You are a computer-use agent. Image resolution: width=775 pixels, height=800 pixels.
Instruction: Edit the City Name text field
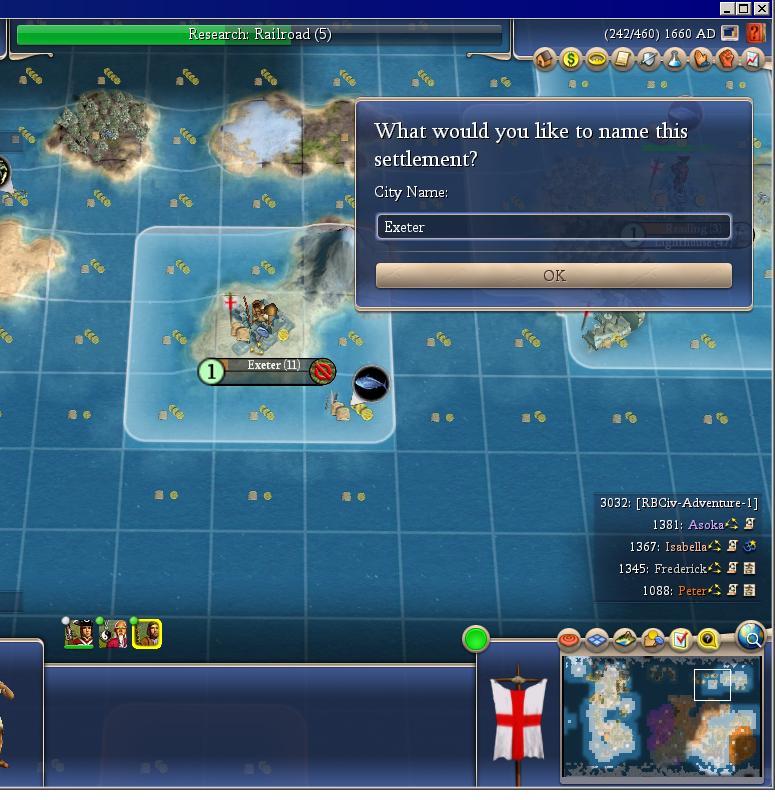[553, 227]
